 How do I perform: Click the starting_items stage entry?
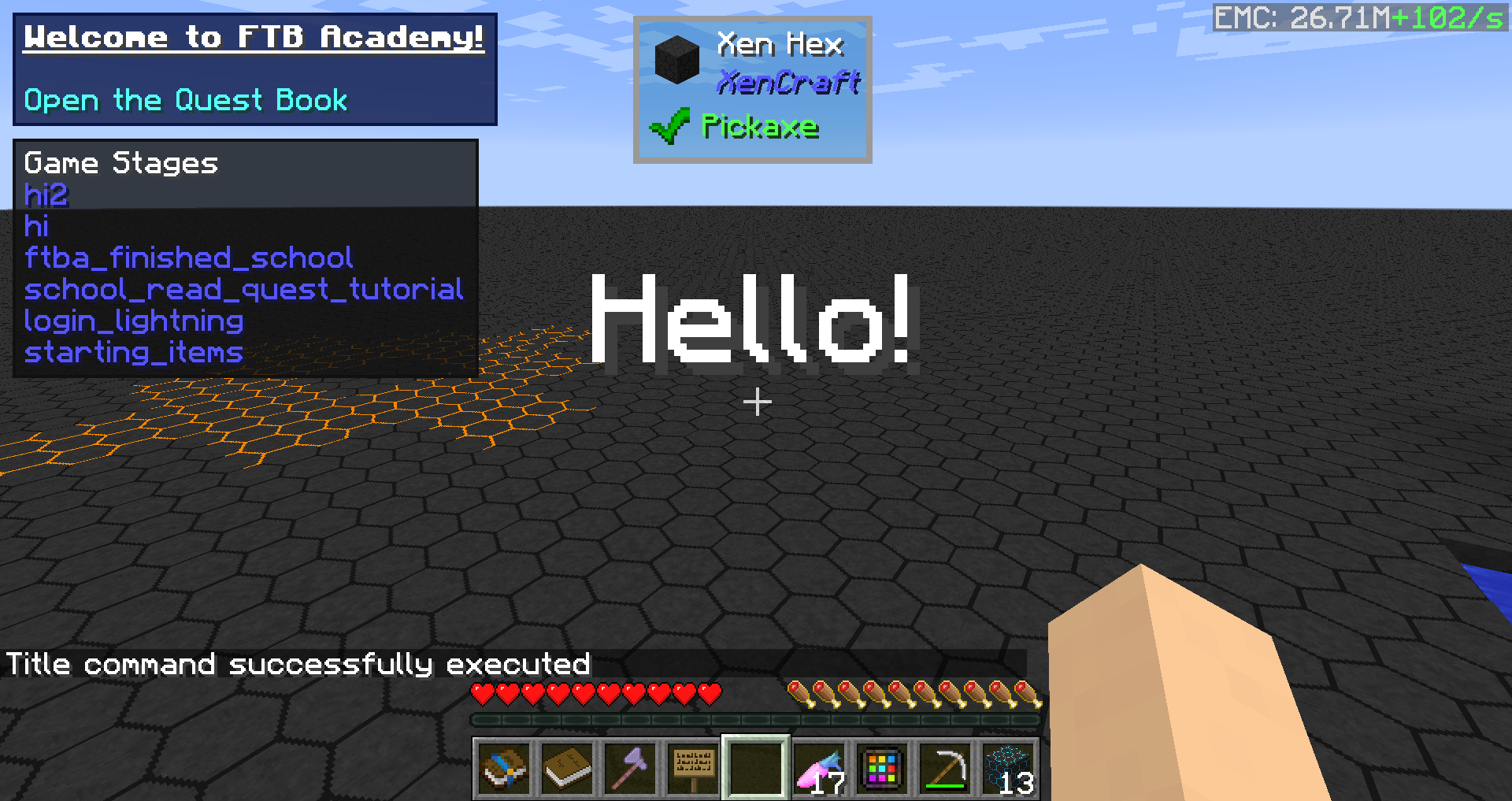pos(134,352)
